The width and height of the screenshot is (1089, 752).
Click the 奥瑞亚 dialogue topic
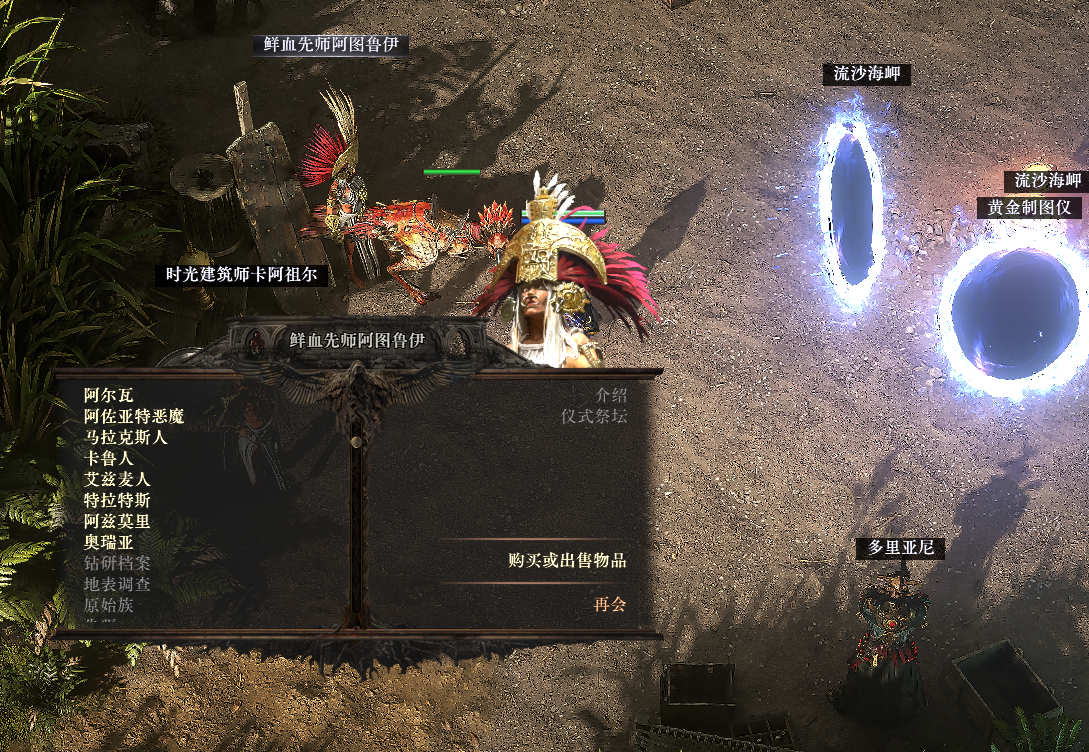108,542
